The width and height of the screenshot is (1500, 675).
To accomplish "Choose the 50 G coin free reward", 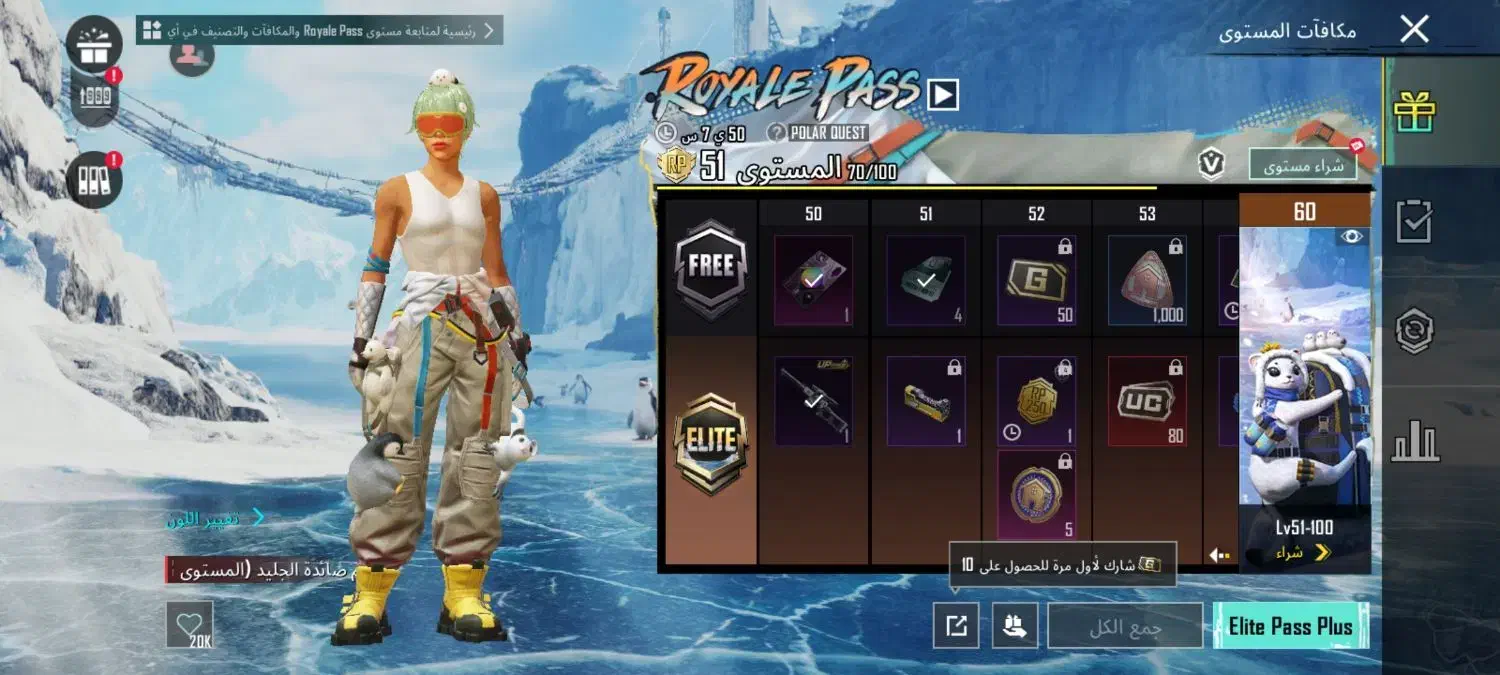I will tap(1036, 281).
